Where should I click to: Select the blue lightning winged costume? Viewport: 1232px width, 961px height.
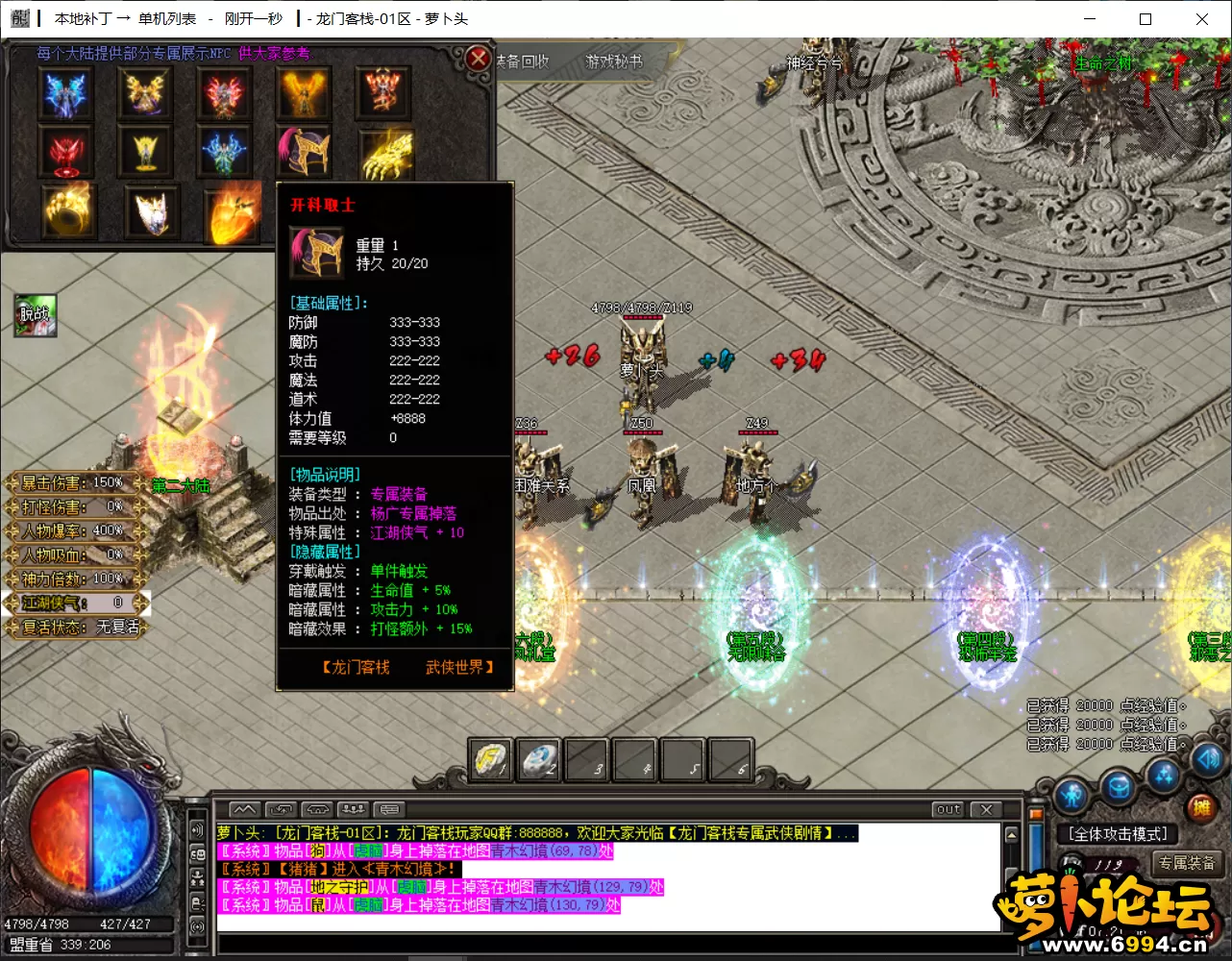coord(65,94)
